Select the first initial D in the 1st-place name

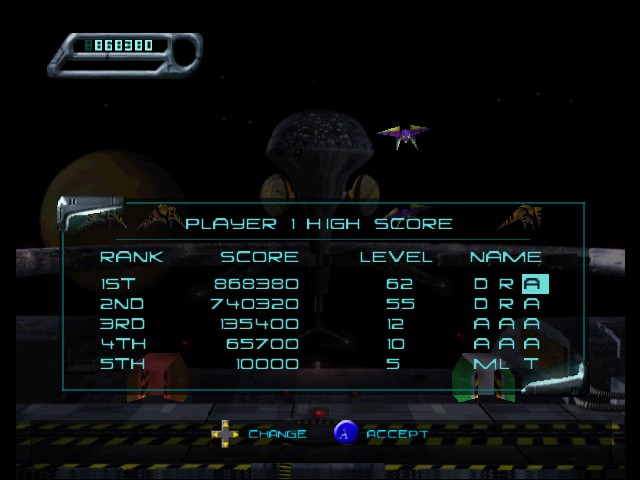pos(481,284)
